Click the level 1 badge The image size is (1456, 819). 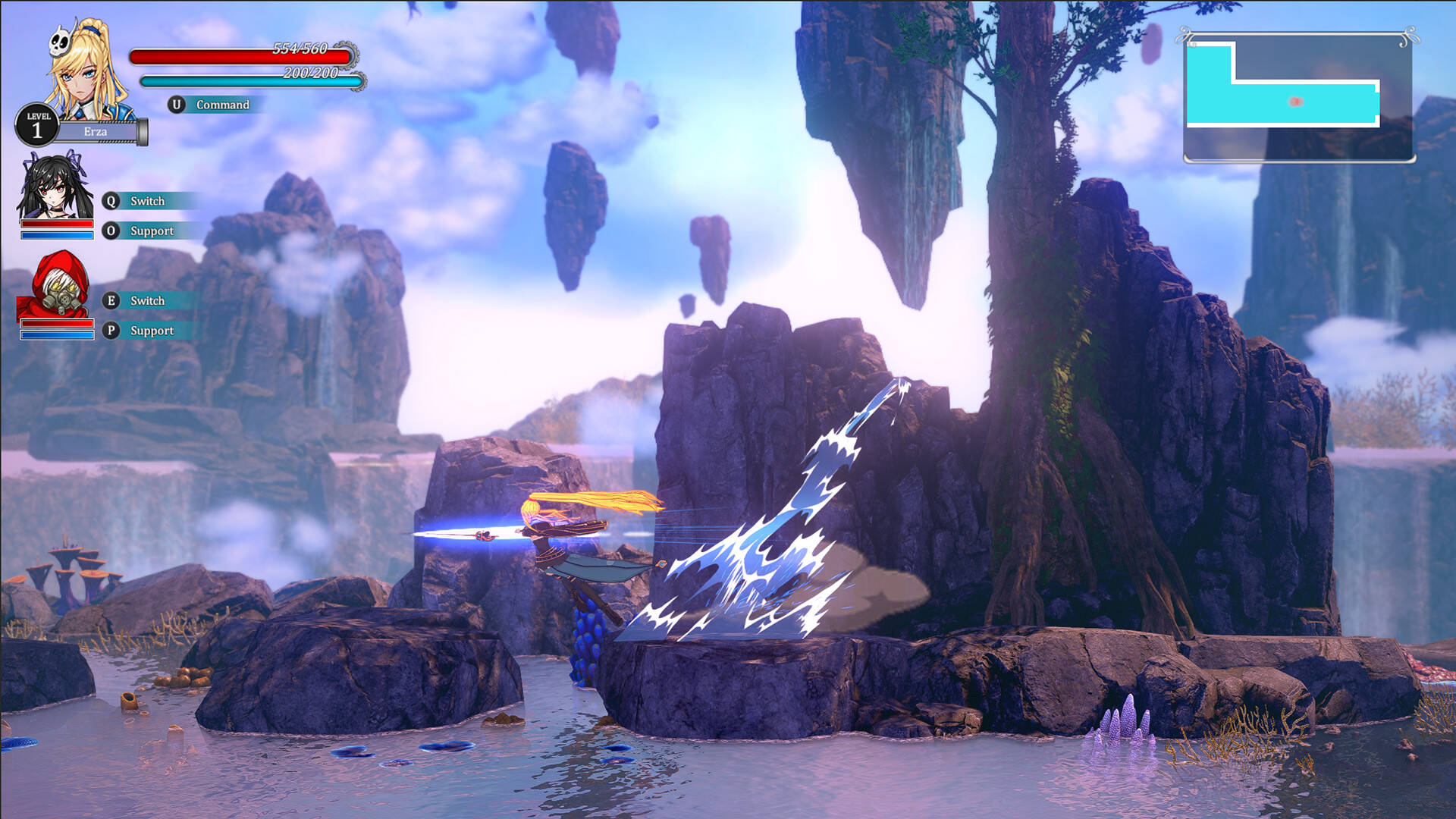(36, 126)
